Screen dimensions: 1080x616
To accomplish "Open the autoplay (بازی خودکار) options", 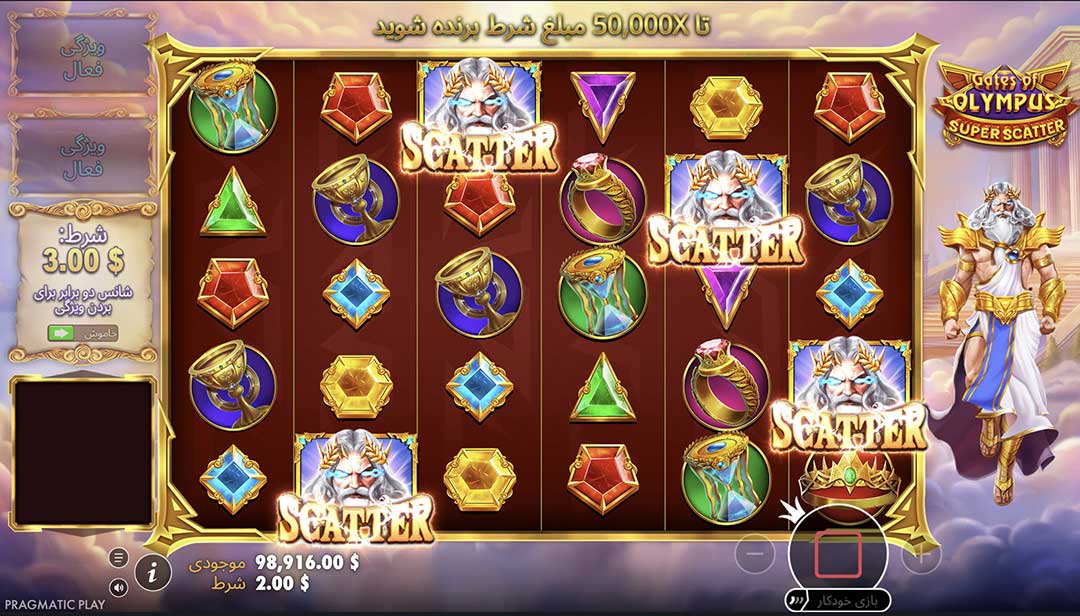I will click(838, 601).
